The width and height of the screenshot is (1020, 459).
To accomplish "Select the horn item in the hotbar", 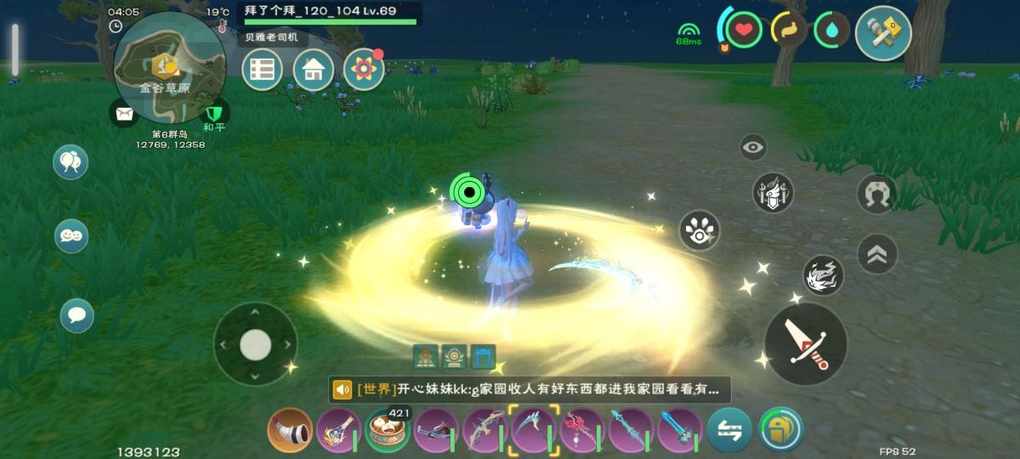I will coord(290,431).
